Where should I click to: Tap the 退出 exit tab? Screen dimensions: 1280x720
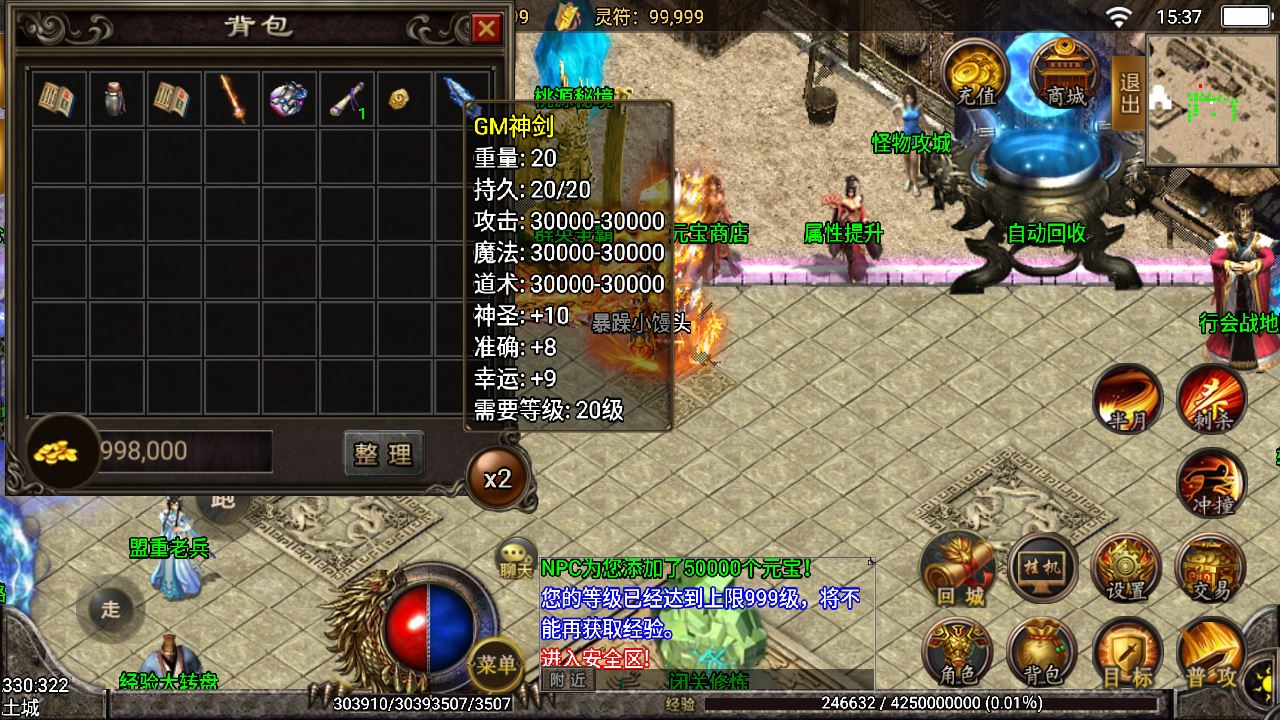(1129, 93)
